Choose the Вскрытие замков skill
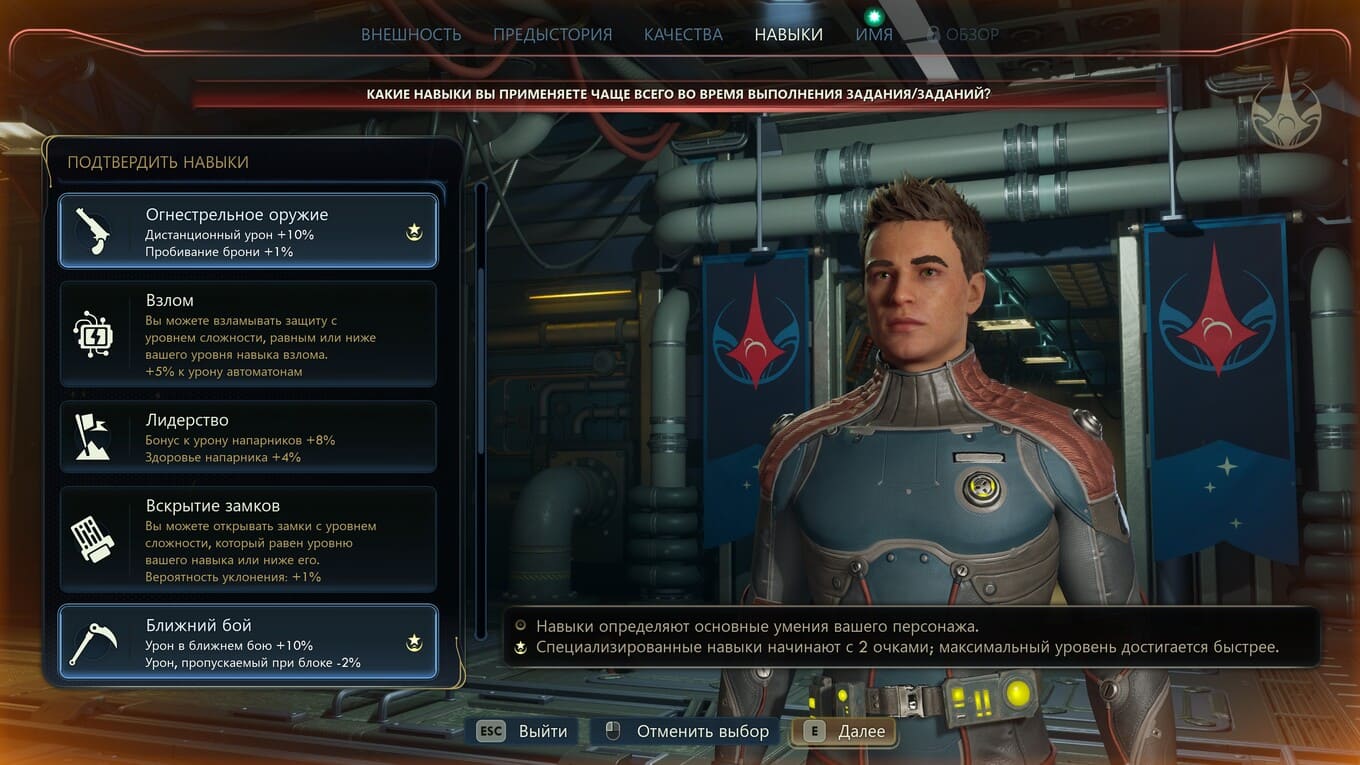 248,540
